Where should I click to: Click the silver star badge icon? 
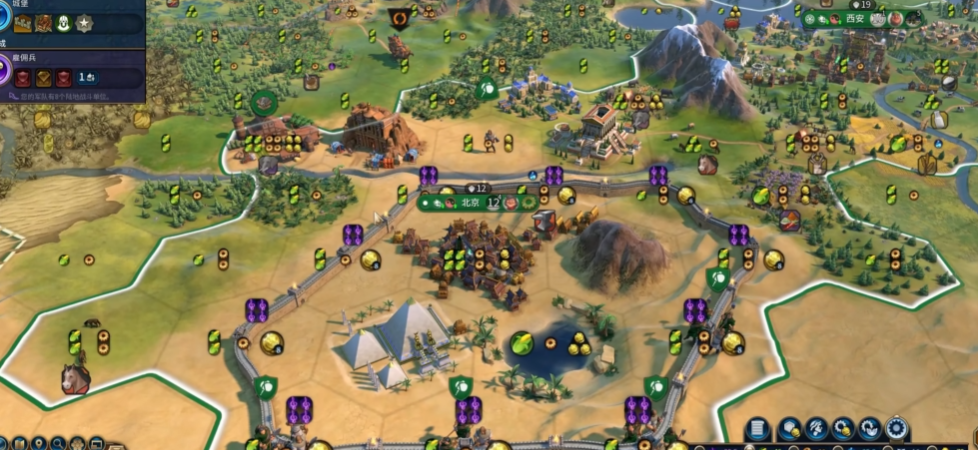coord(84,23)
